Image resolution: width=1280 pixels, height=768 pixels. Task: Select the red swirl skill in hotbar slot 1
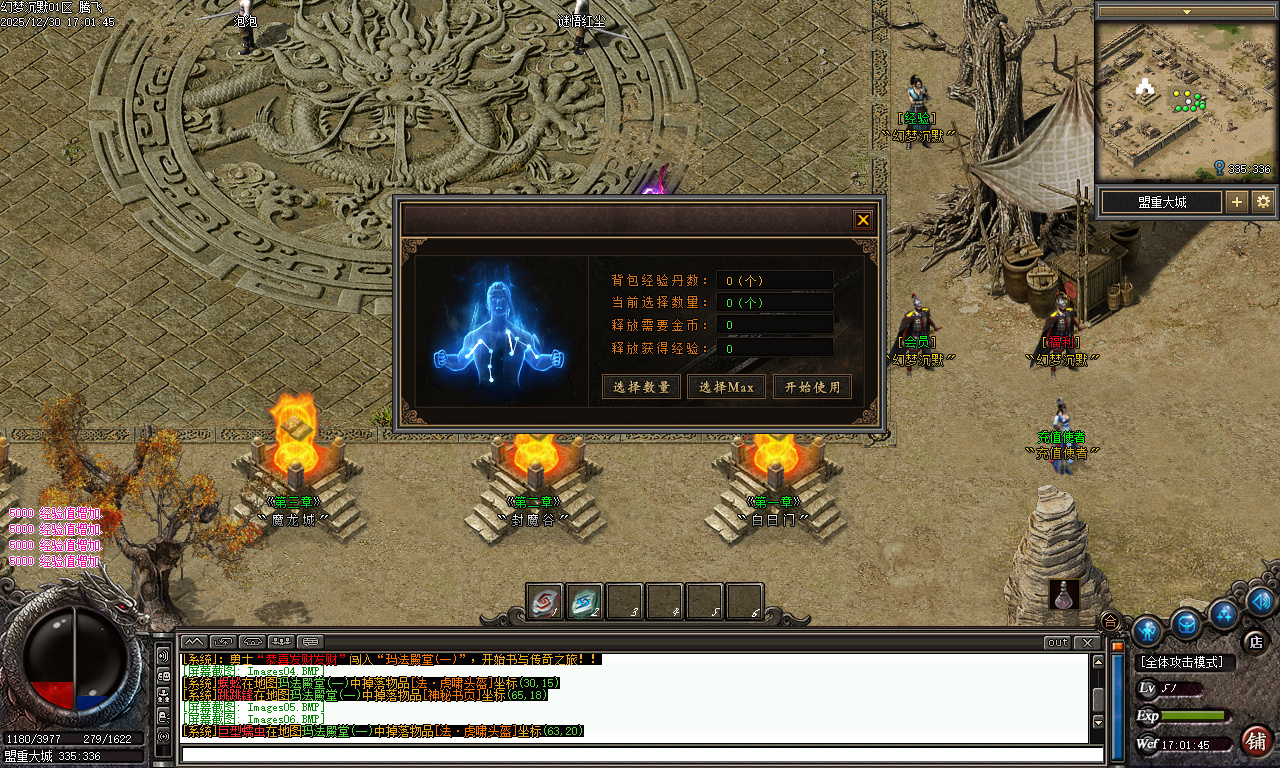544,601
